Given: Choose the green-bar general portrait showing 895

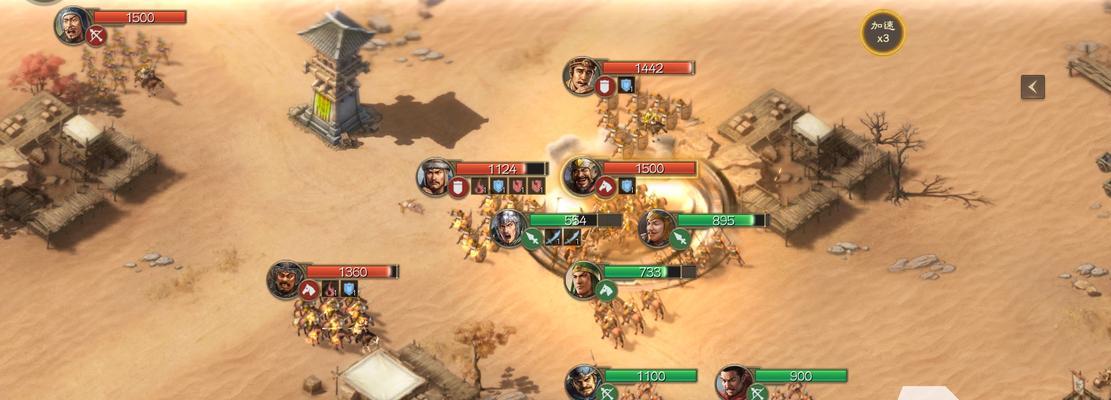Looking at the screenshot, I should pos(656,227).
